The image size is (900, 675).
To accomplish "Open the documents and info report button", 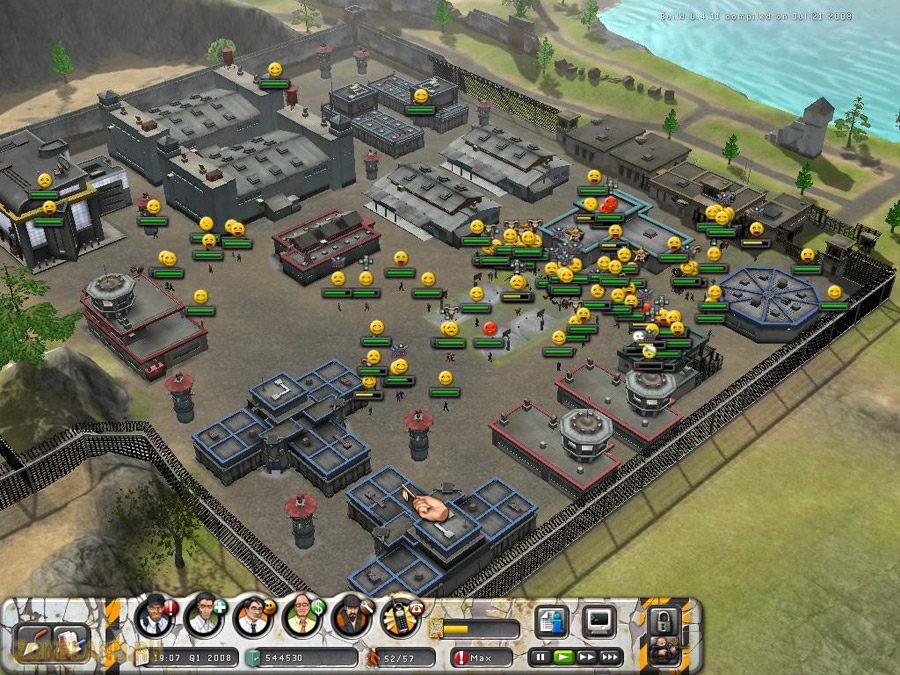I will pyautogui.click(x=552, y=621).
